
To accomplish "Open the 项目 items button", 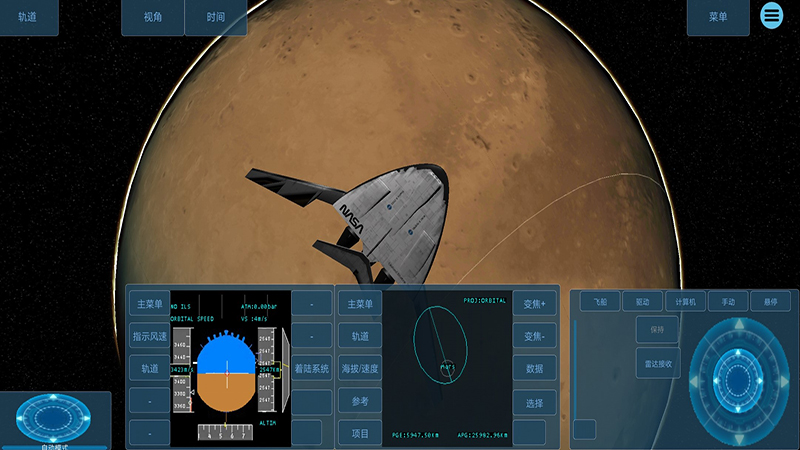I will [x=360, y=433].
